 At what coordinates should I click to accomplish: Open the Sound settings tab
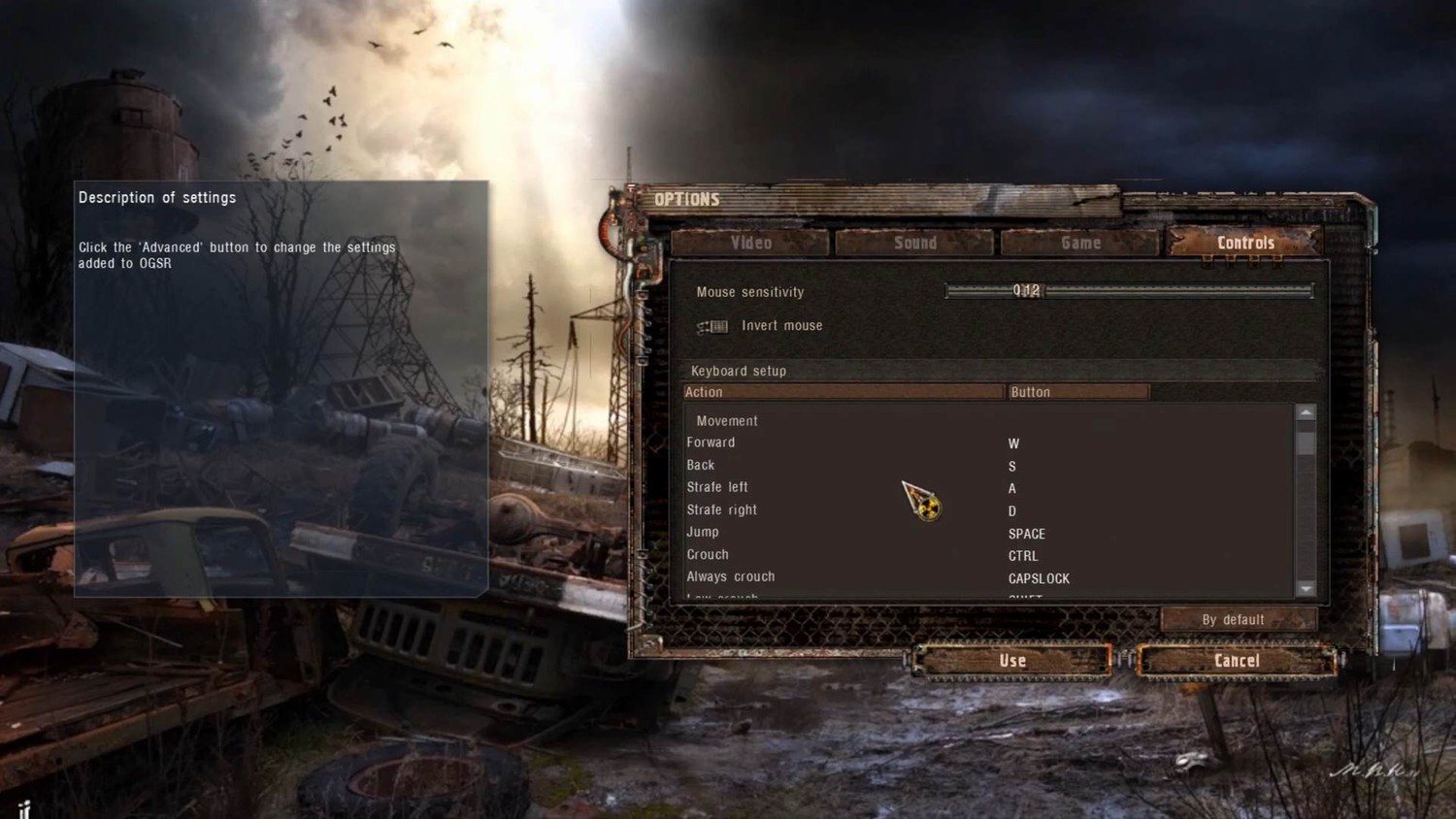[914, 243]
